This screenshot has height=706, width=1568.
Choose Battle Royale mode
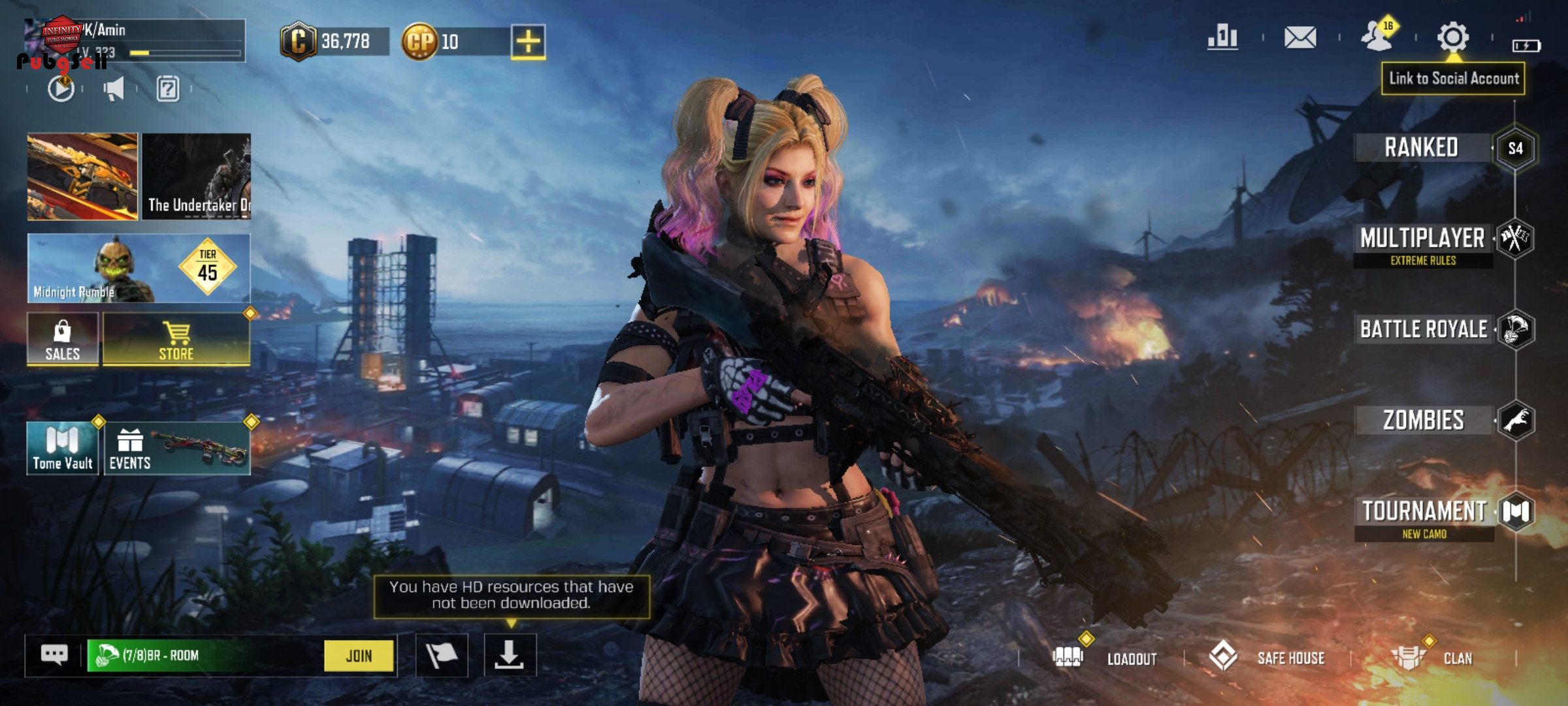pos(1424,329)
